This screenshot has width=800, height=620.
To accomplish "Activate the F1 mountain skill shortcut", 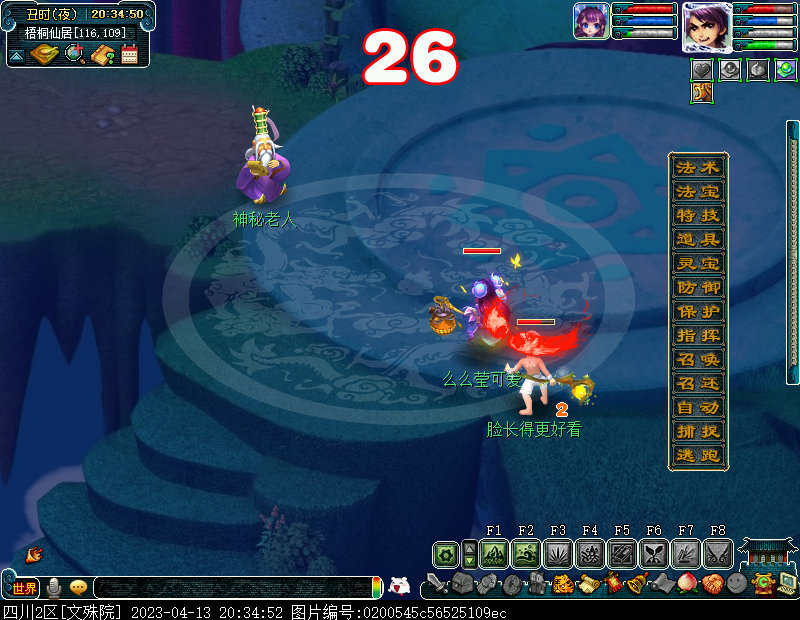I will [x=494, y=554].
